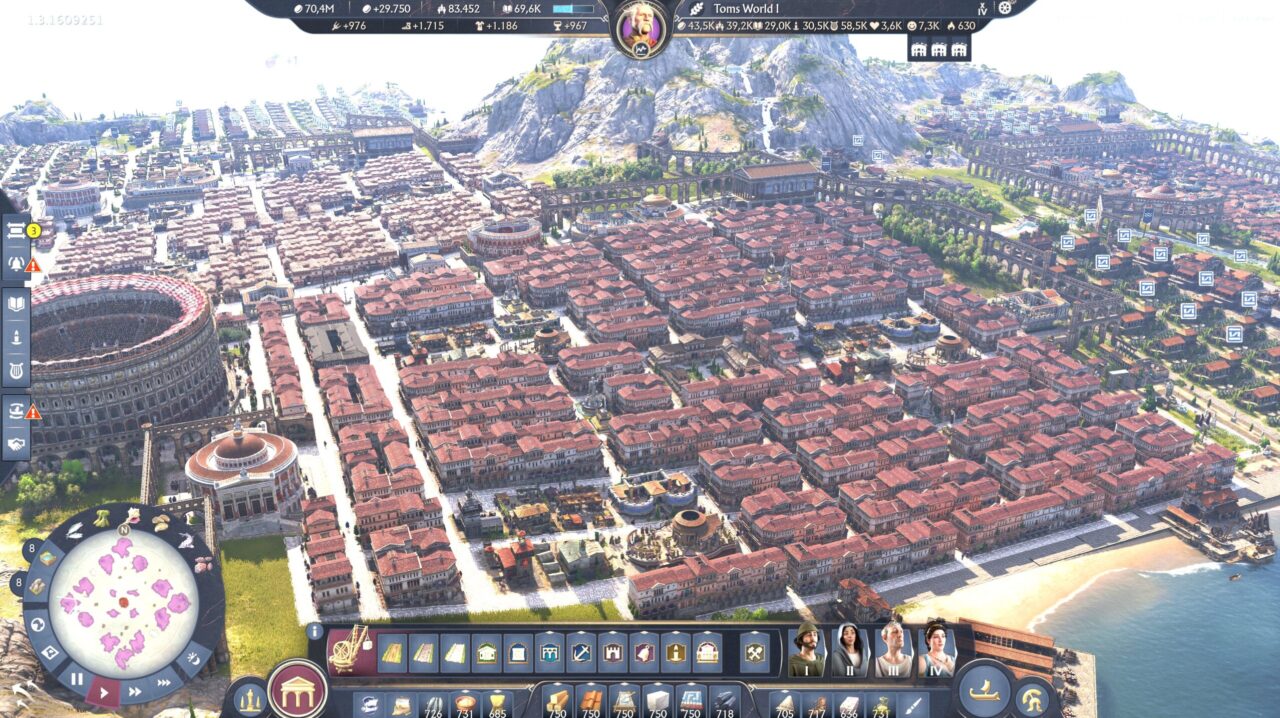Open the ship menu button
1280x718 pixels.
point(984,690)
